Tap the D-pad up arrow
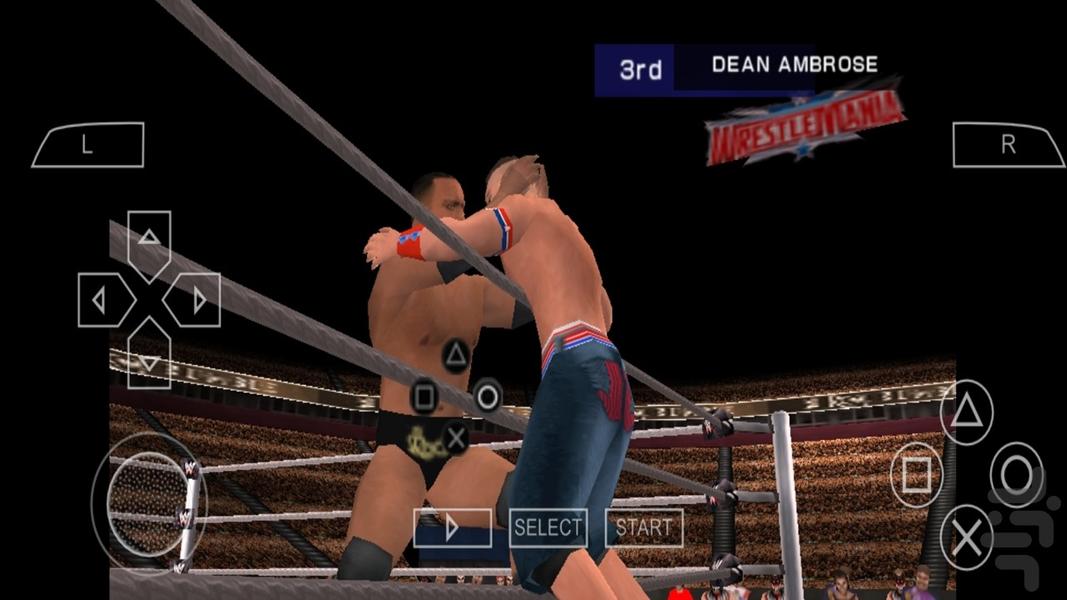Image resolution: width=1067 pixels, height=600 pixels. click(x=149, y=239)
